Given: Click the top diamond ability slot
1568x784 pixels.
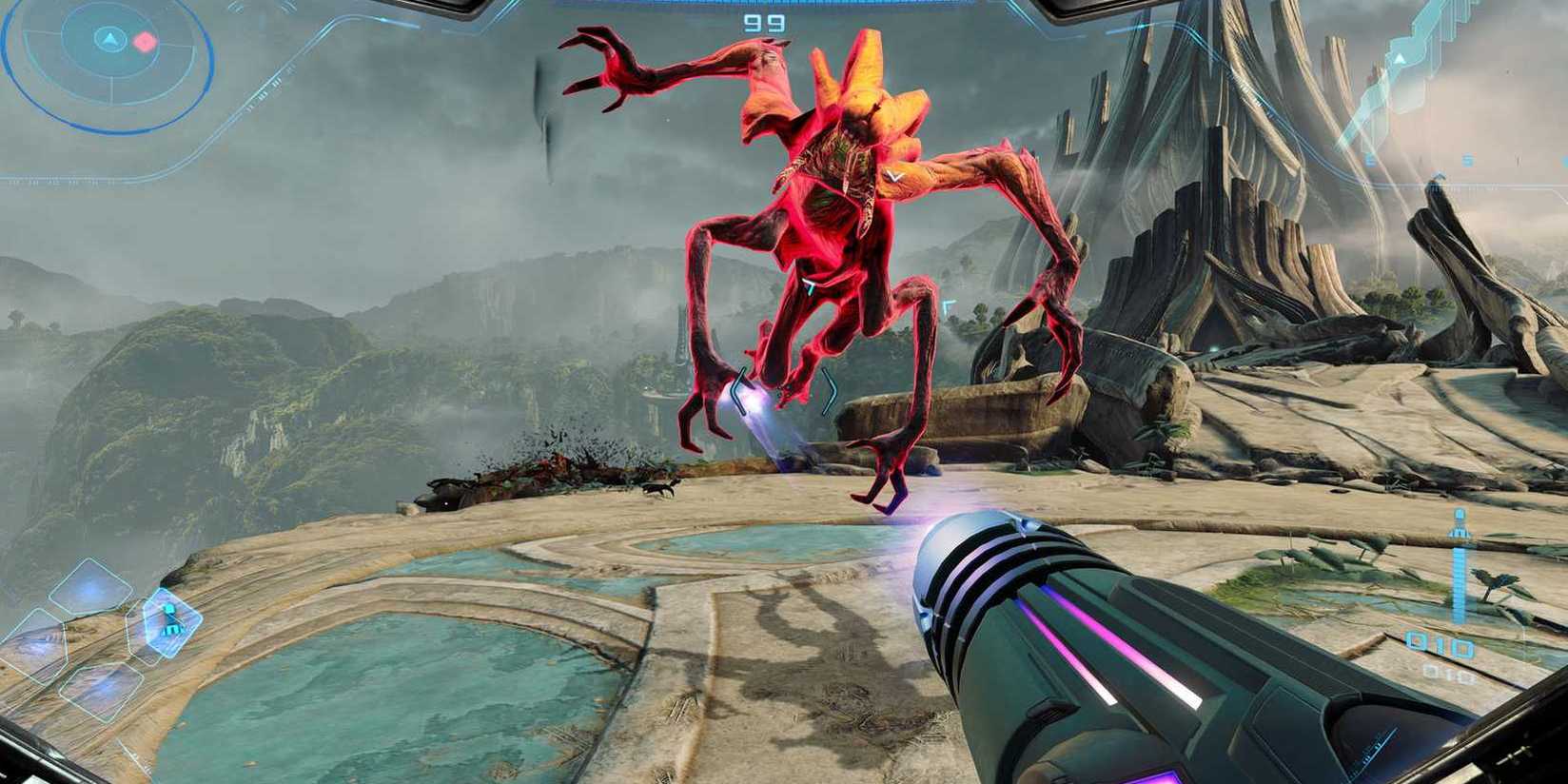Looking at the screenshot, I should pos(90,584).
